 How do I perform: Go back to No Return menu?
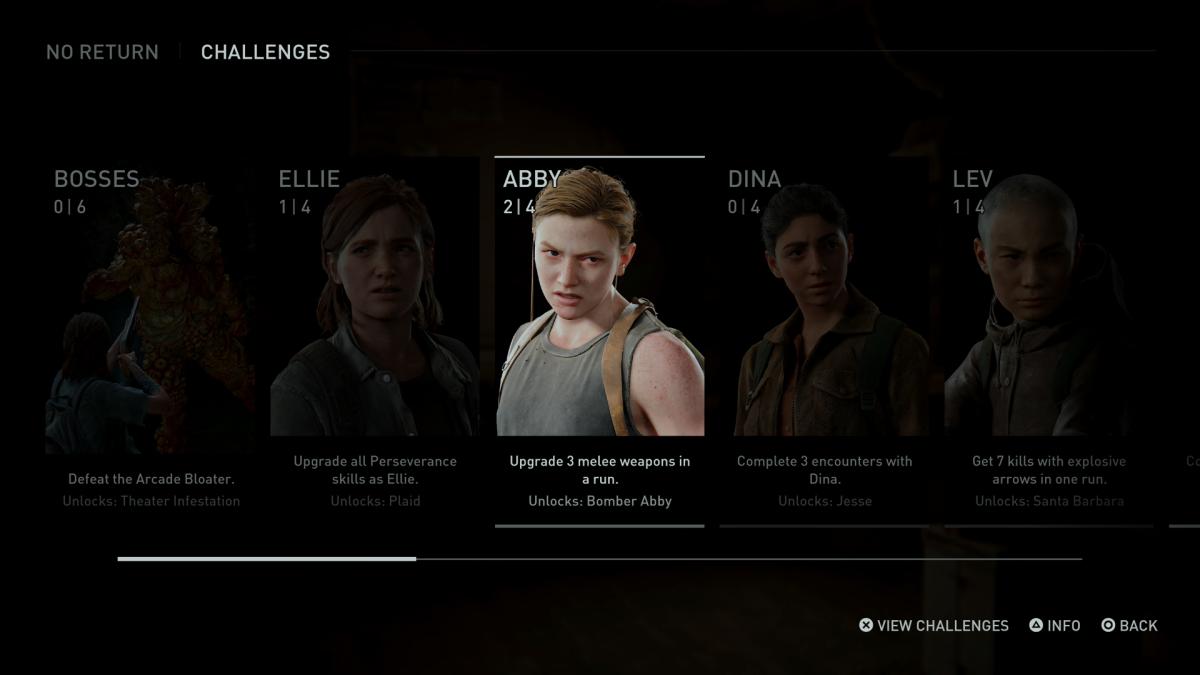pos(102,52)
